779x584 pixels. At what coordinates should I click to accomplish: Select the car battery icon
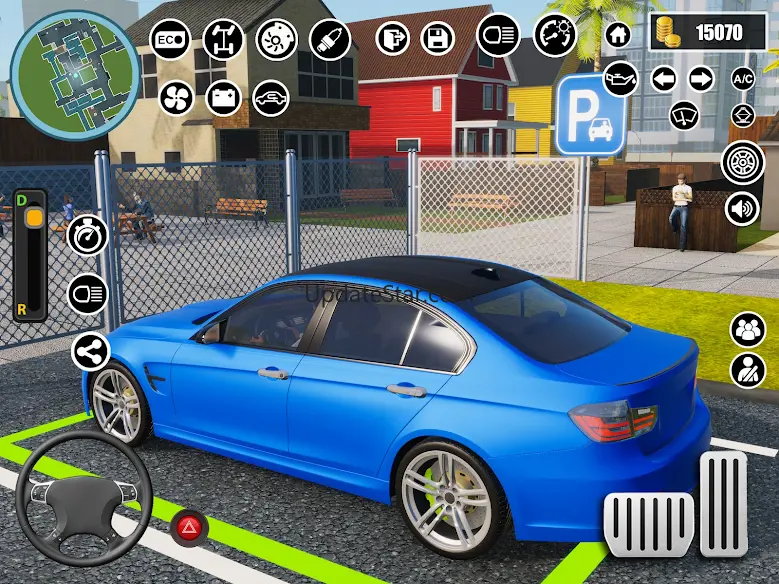pyautogui.click(x=223, y=98)
